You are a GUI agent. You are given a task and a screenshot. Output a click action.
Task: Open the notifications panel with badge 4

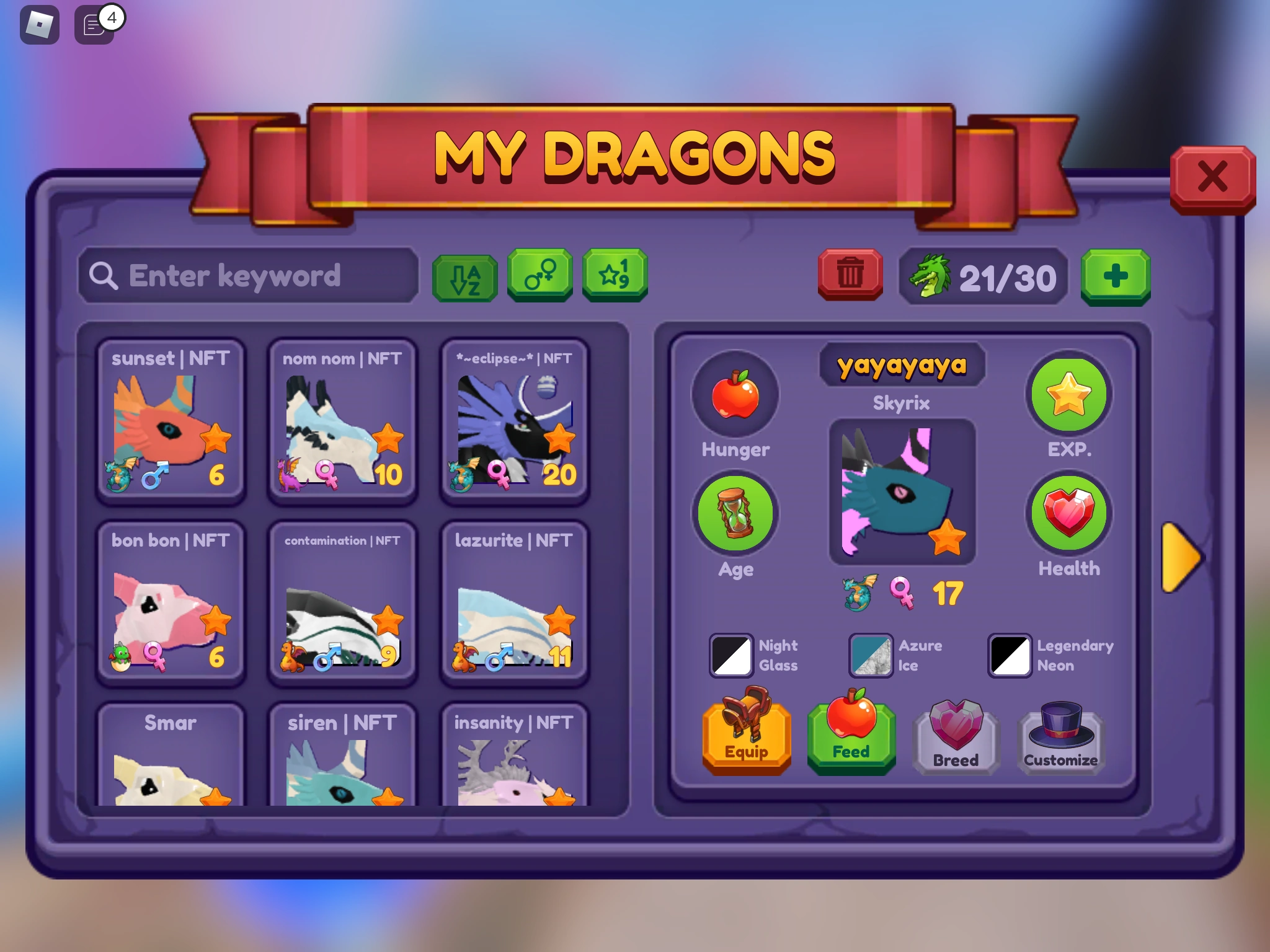coord(94,25)
